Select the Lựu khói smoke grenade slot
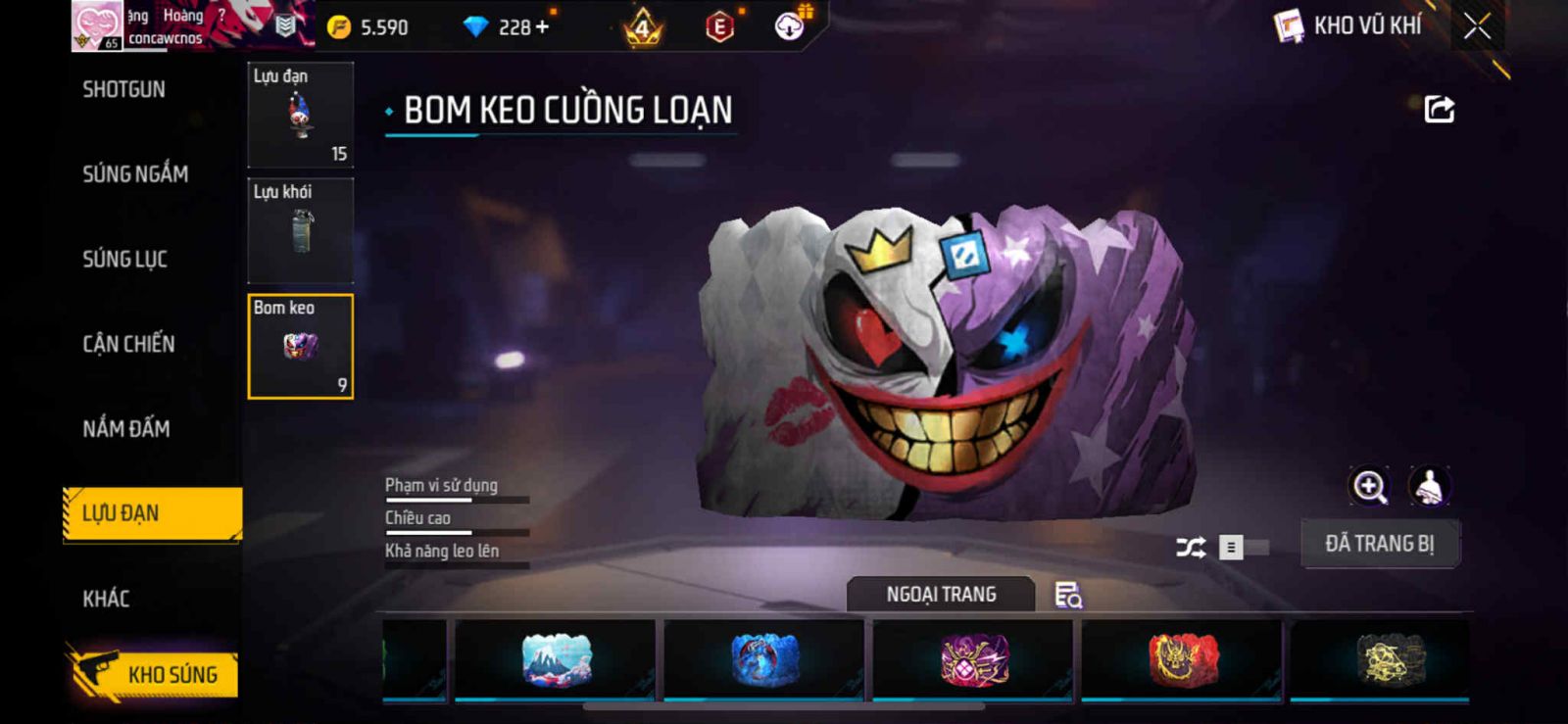Screen dimensions: 1568x724 pyautogui.click(x=300, y=231)
